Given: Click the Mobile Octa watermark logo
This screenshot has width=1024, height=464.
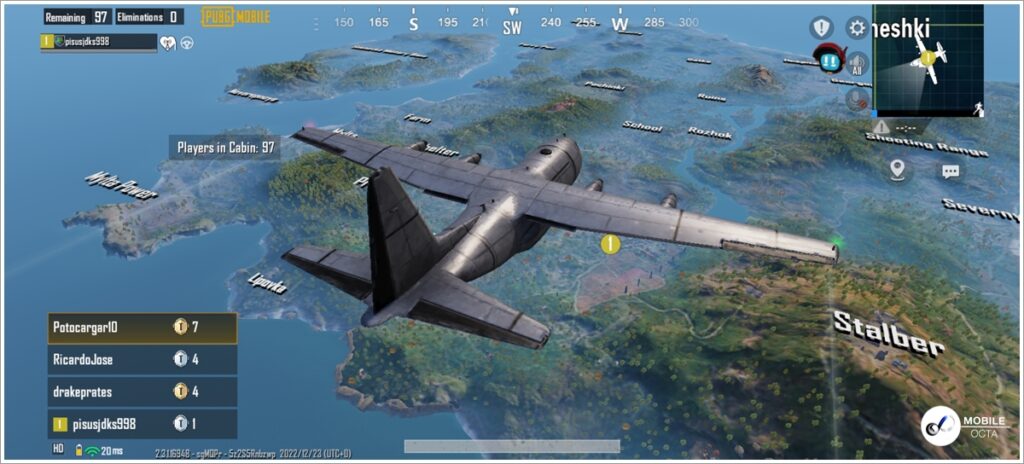Looking at the screenshot, I should [x=941, y=424].
